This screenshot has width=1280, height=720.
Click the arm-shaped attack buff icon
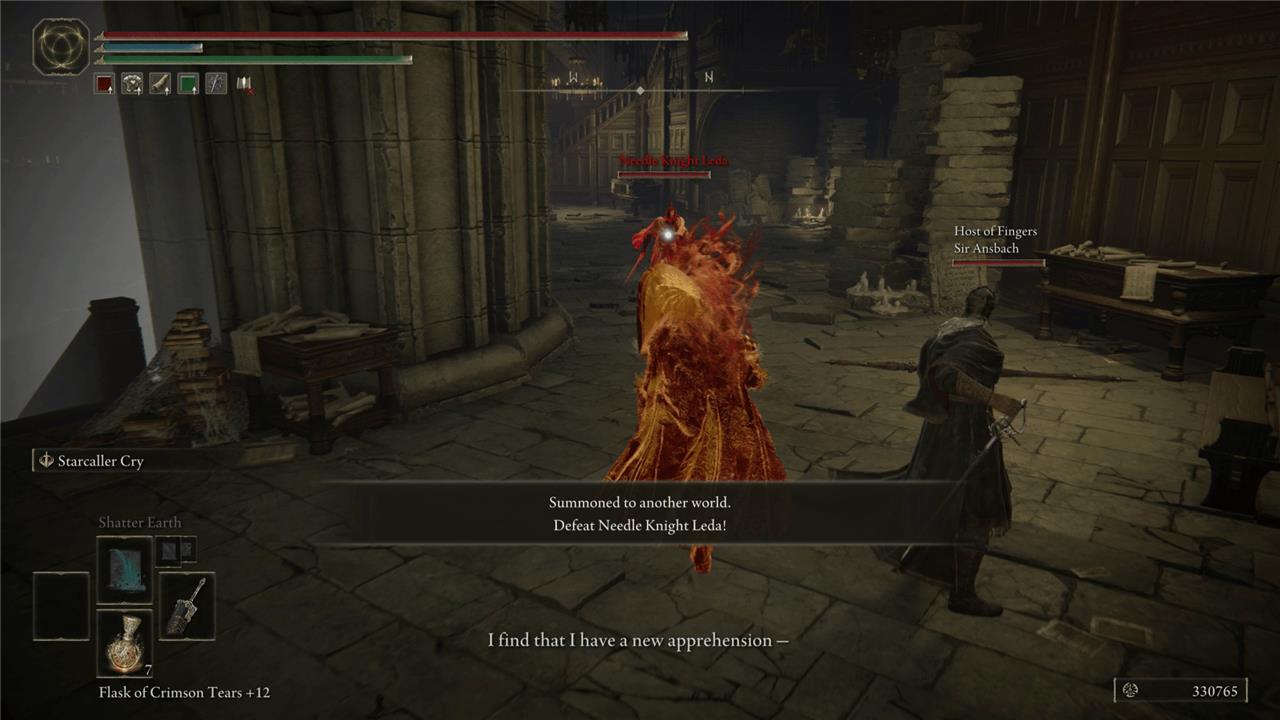160,84
